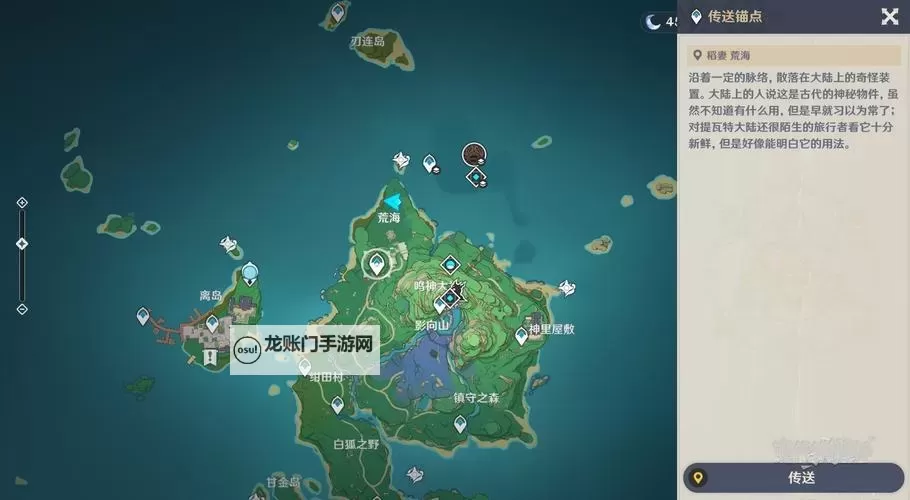Select the waypoint in 离岛 town
Screen dimensions: 910x500
click(x=212, y=323)
